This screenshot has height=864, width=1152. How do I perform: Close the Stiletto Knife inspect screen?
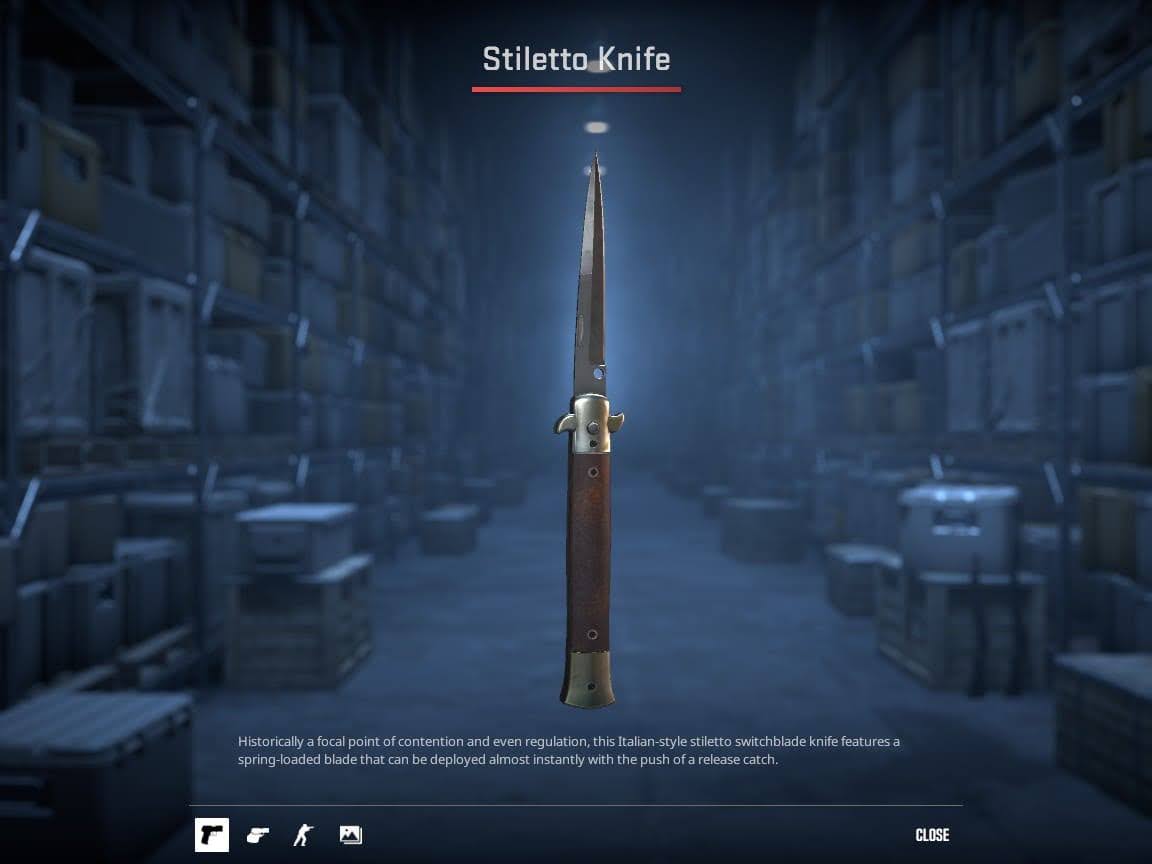pos(932,835)
